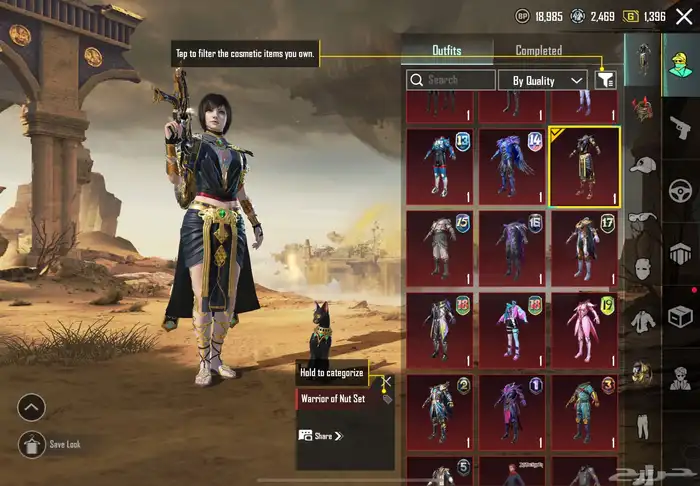The width and height of the screenshot is (700, 486).
Task: Choose the blue outfit with badge 13
Action: tap(440, 166)
